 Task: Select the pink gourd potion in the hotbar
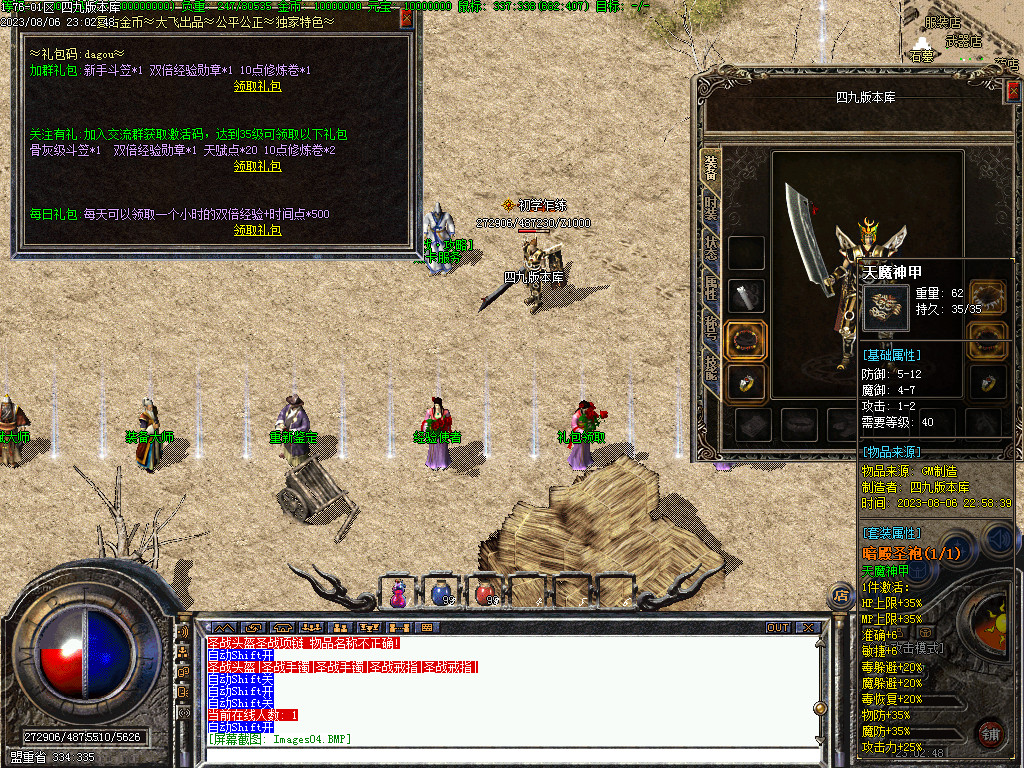tap(398, 594)
